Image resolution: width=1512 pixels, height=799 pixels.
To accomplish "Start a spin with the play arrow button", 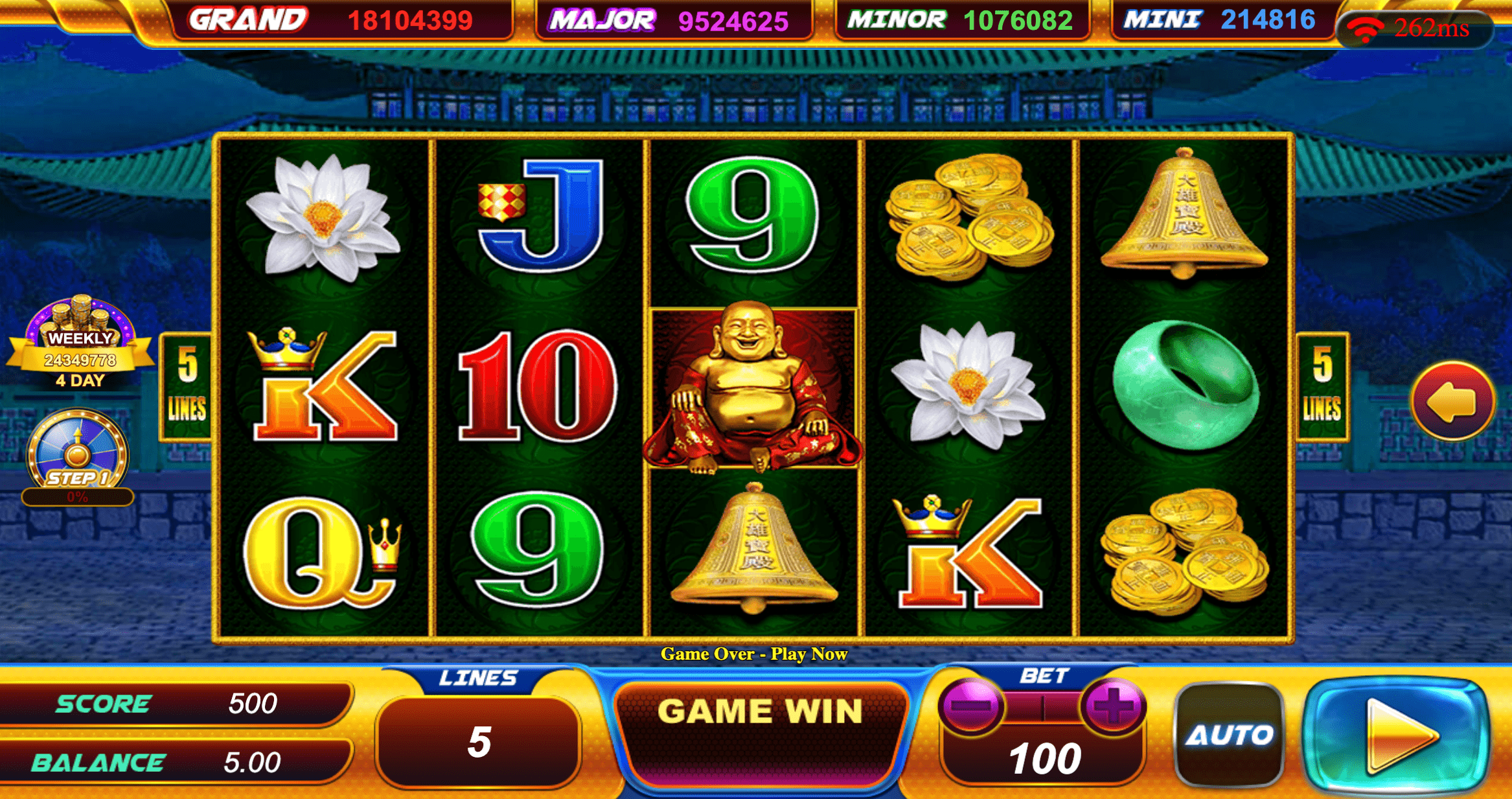I will click(1398, 735).
